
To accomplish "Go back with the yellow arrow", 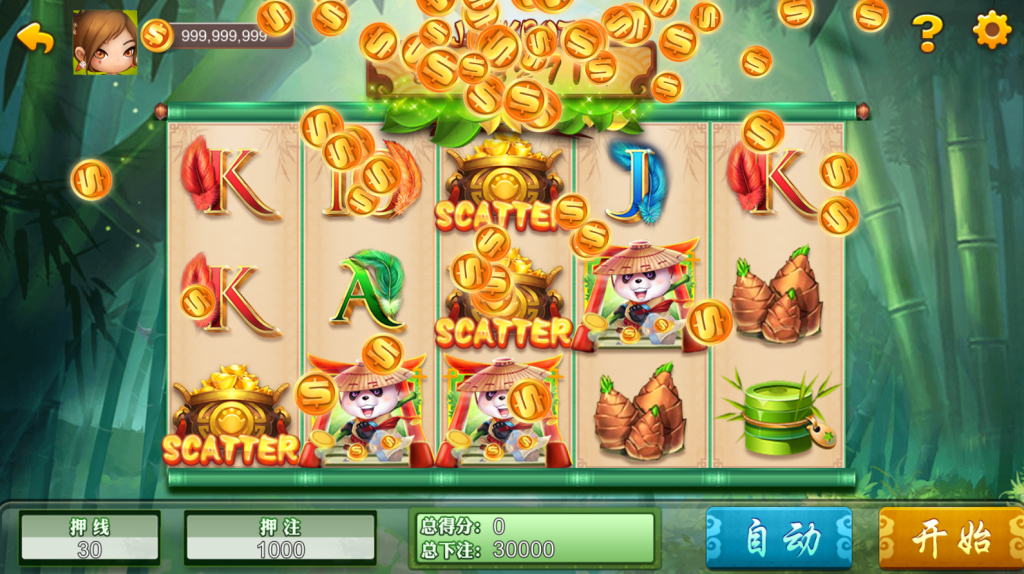I will click(x=36, y=38).
